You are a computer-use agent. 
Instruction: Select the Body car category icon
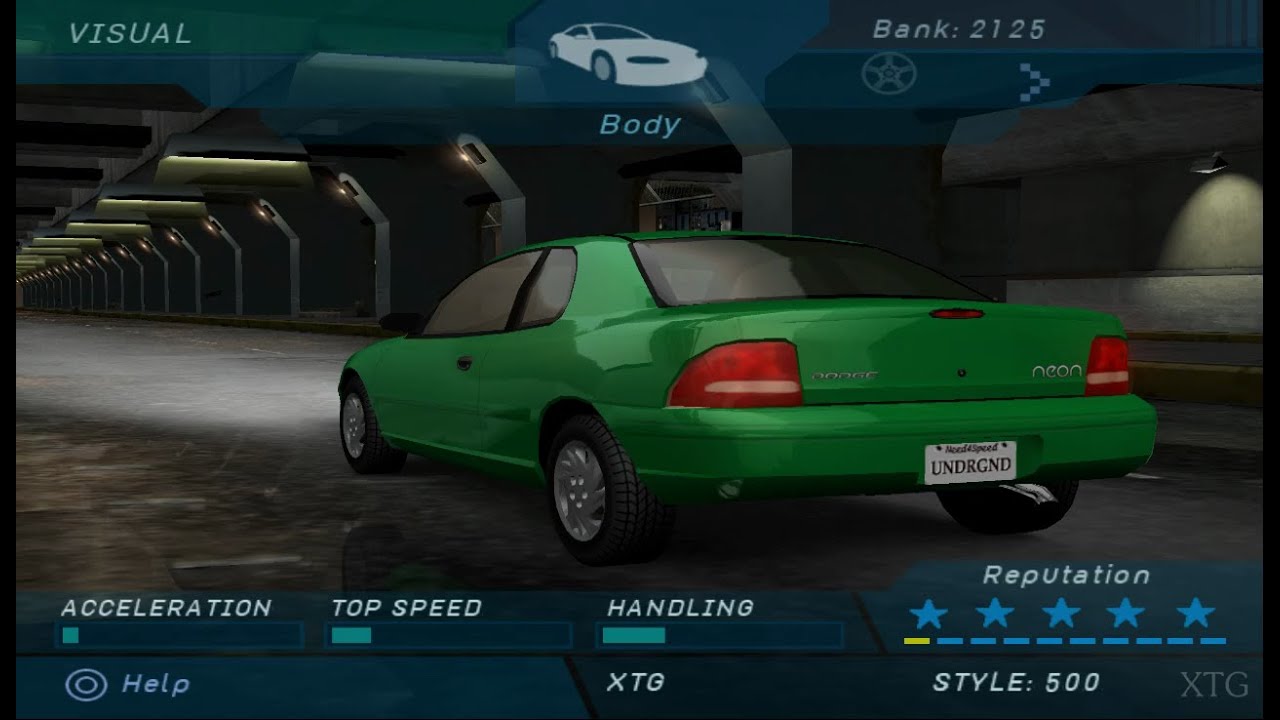point(628,55)
